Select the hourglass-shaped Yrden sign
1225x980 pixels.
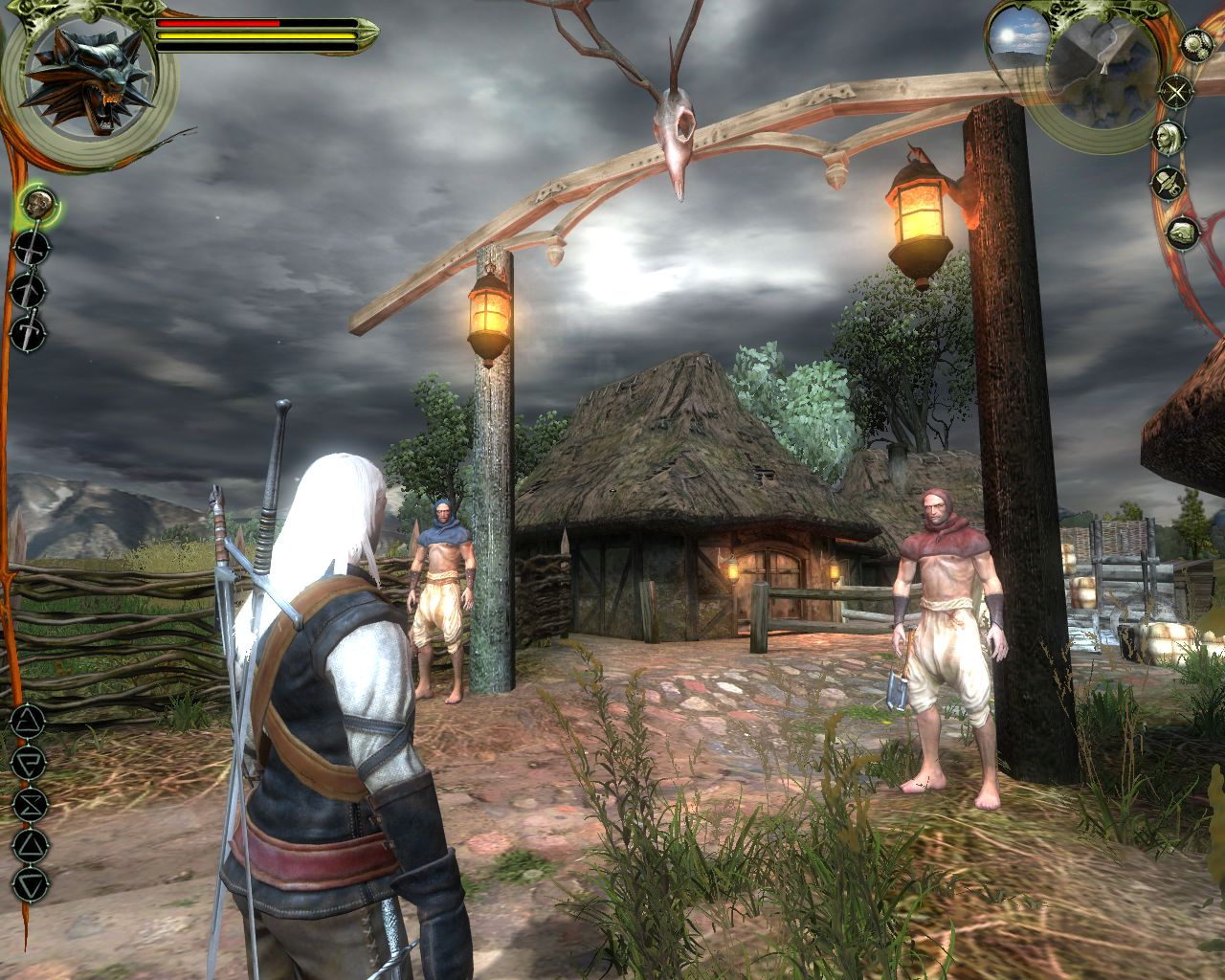(30, 803)
